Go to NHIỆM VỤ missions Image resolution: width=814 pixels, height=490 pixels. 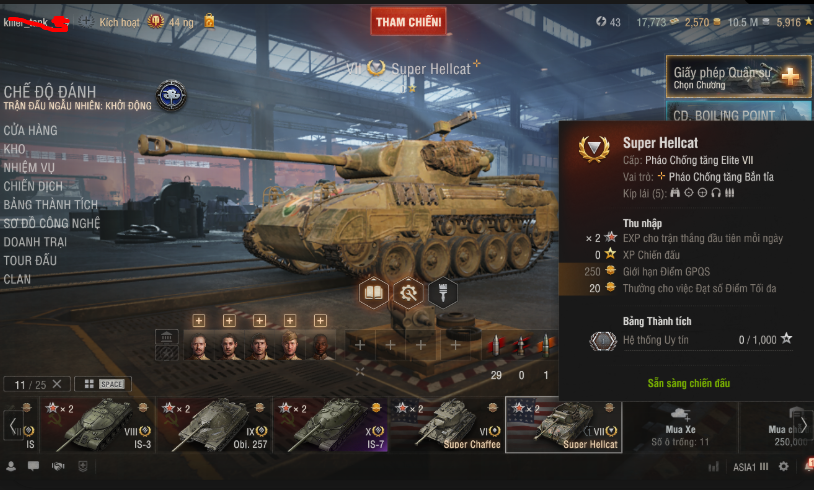click(30, 168)
